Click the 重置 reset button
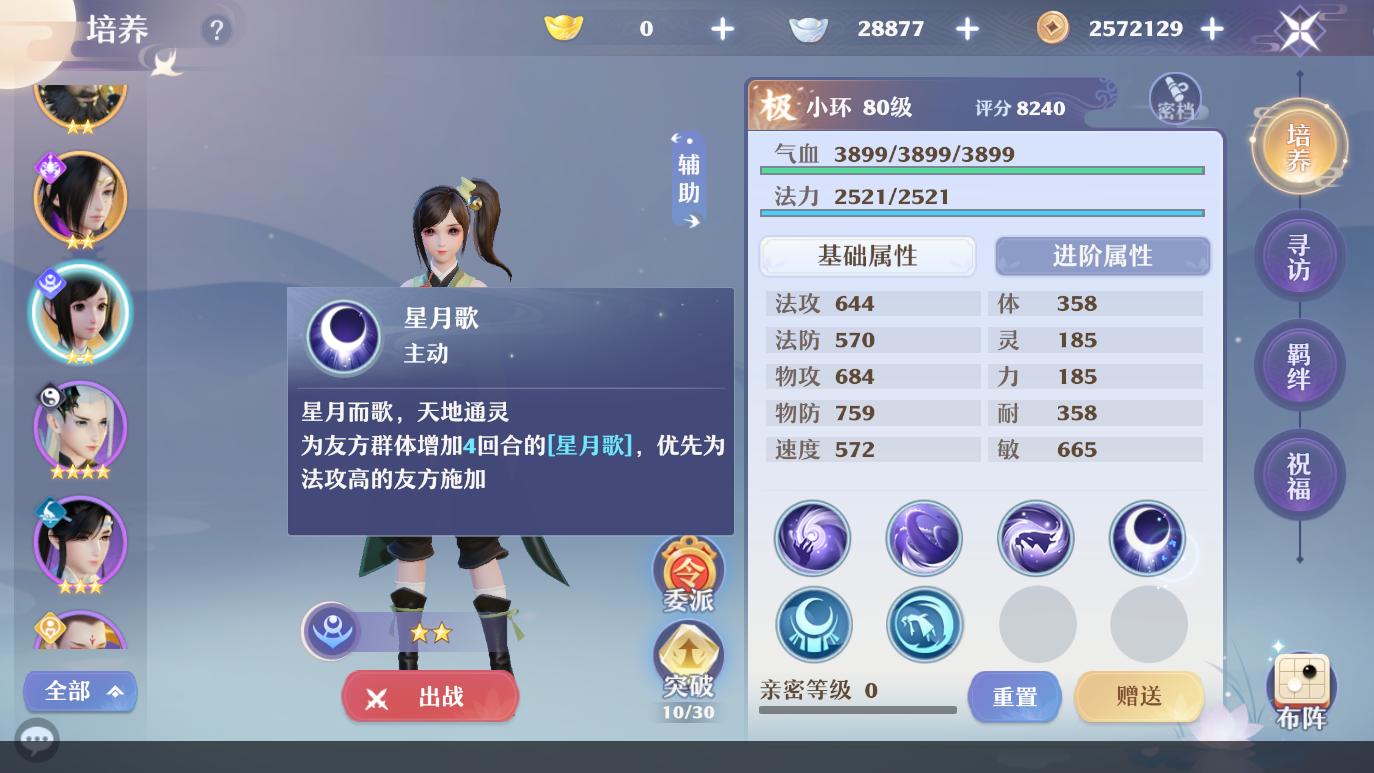 [x=1014, y=697]
